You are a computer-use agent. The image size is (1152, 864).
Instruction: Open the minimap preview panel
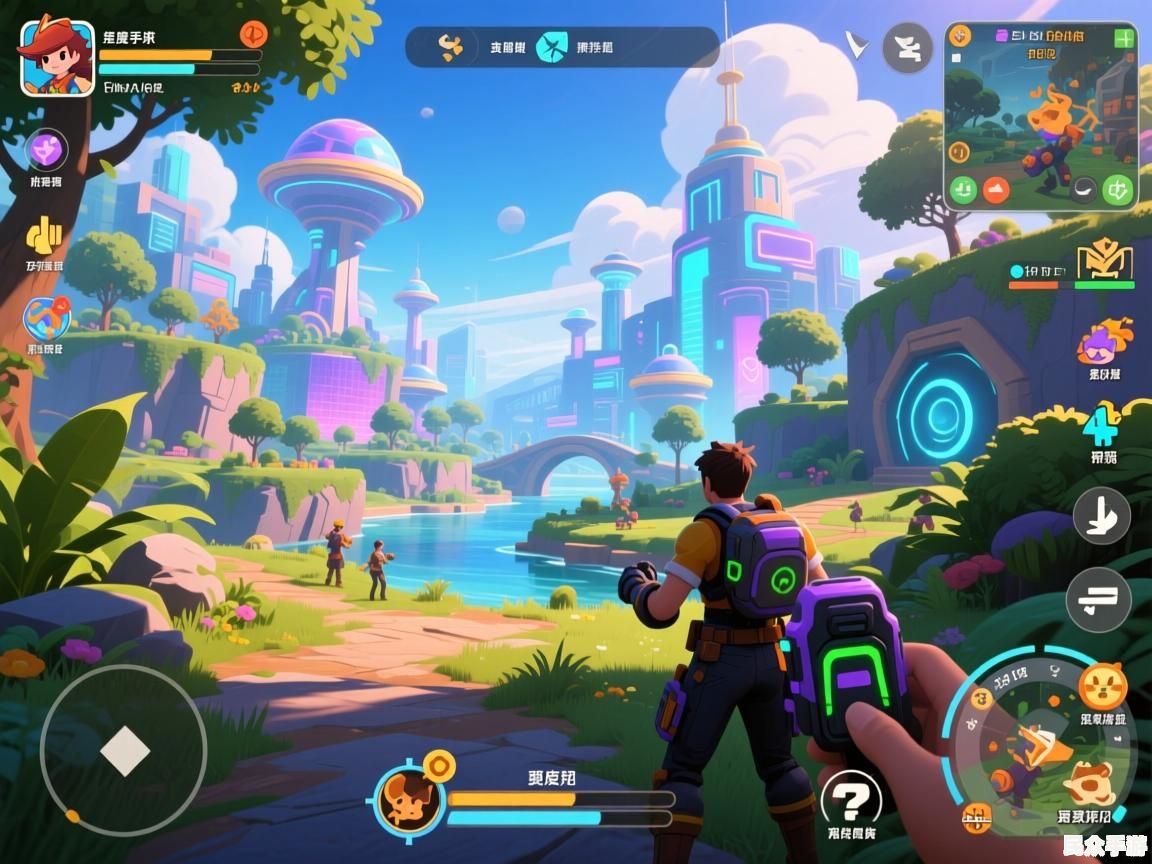pyautogui.click(x=1040, y=115)
